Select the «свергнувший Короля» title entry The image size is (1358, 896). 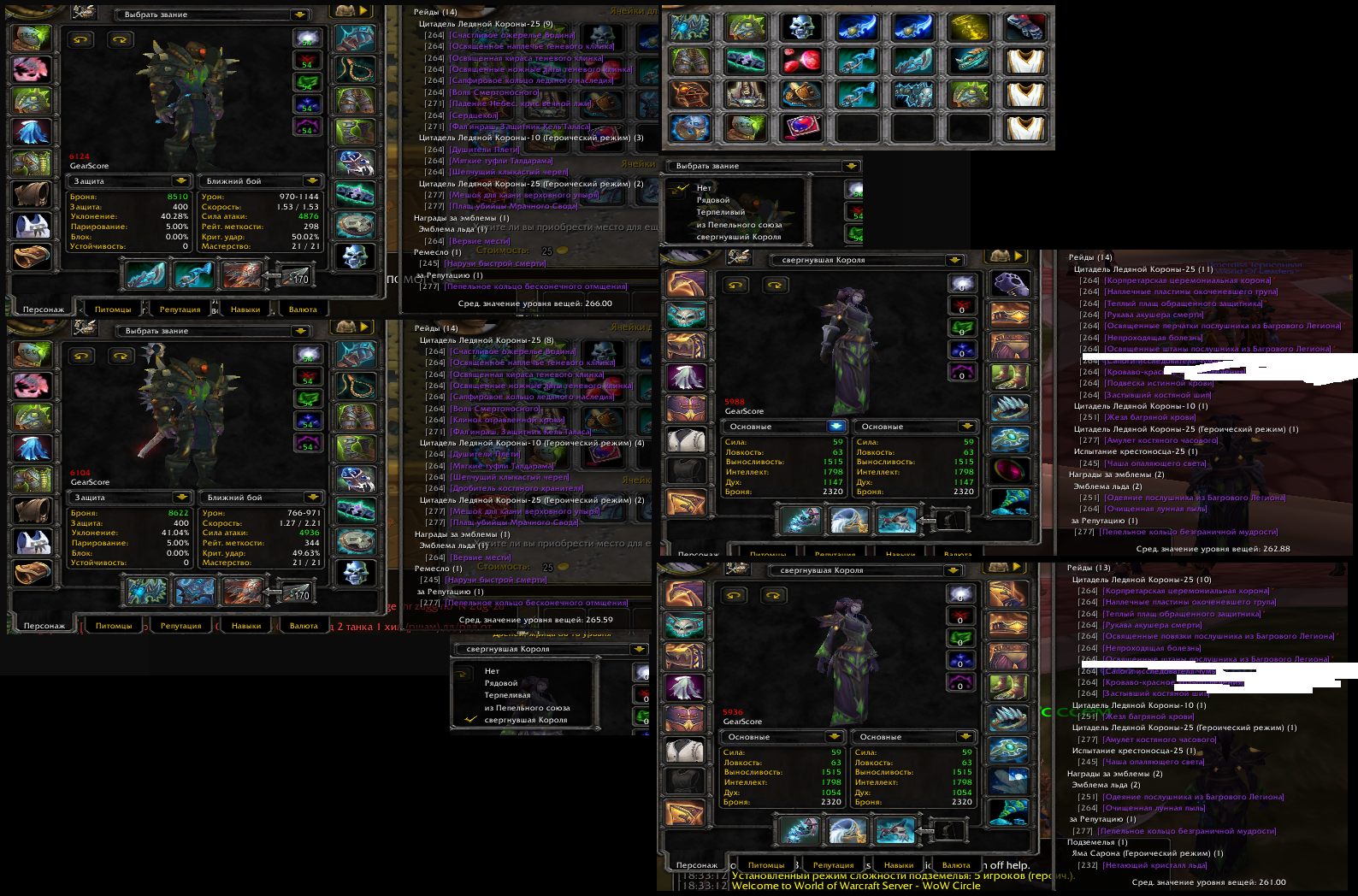coord(738,237)
